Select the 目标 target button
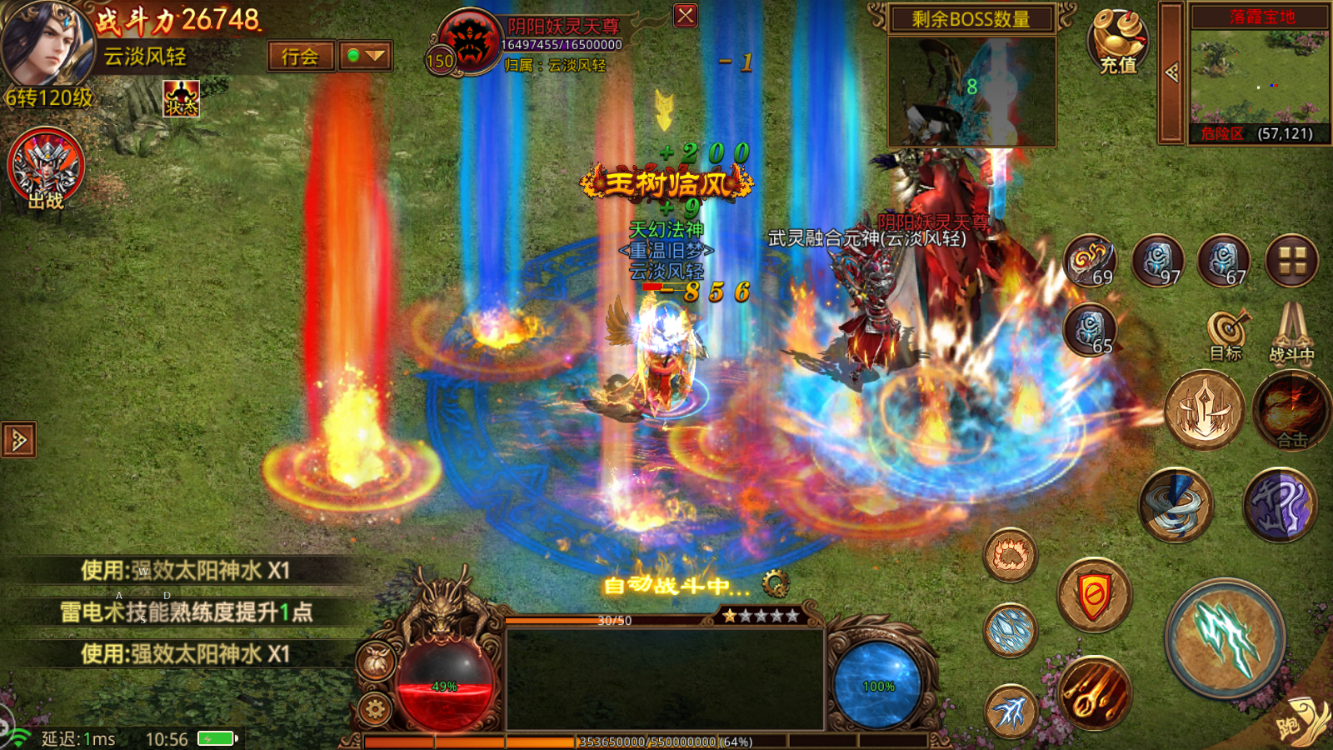 tap(1225, 335)
